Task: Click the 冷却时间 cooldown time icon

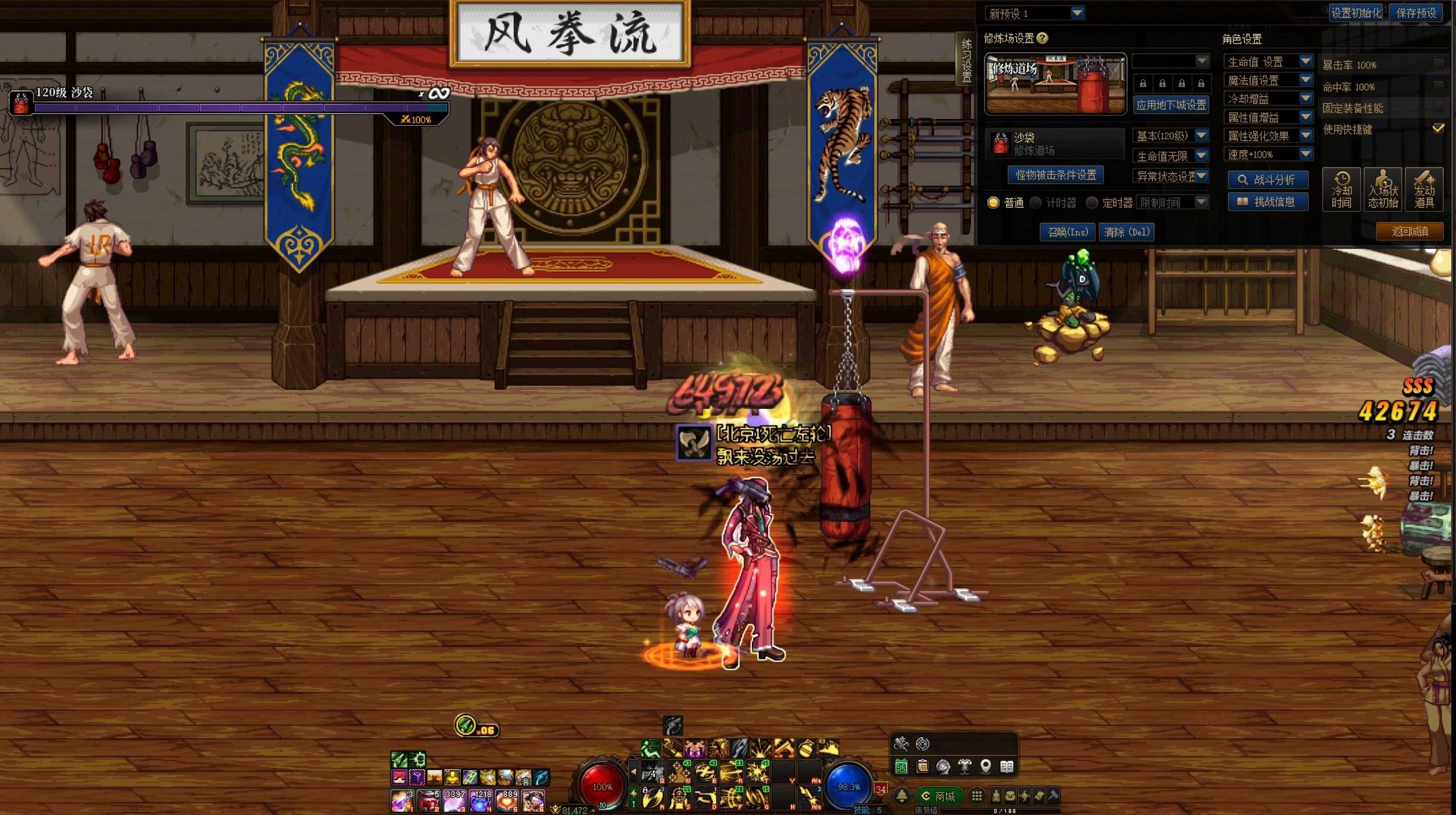Action: 1341,189
